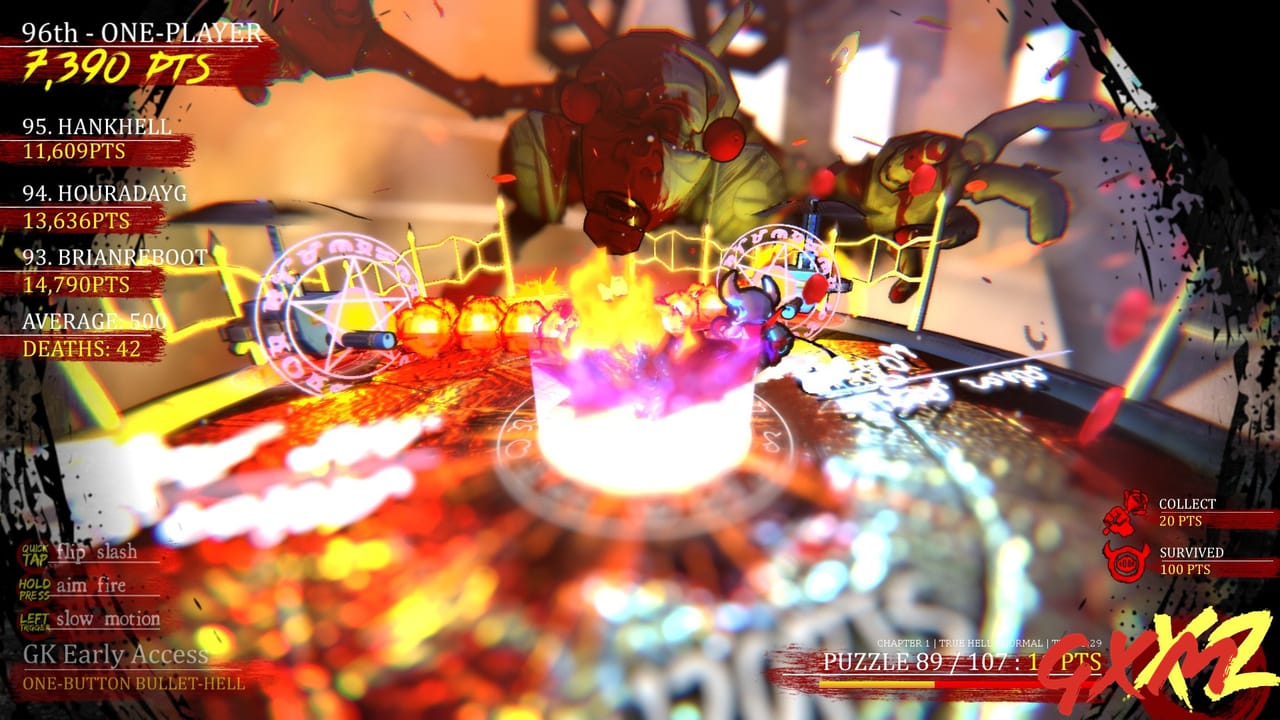Viewport: 1280px width, 720px height.
Task: Expand the CHAPTER 1 info bar
Action: click(x=903, y=644)
